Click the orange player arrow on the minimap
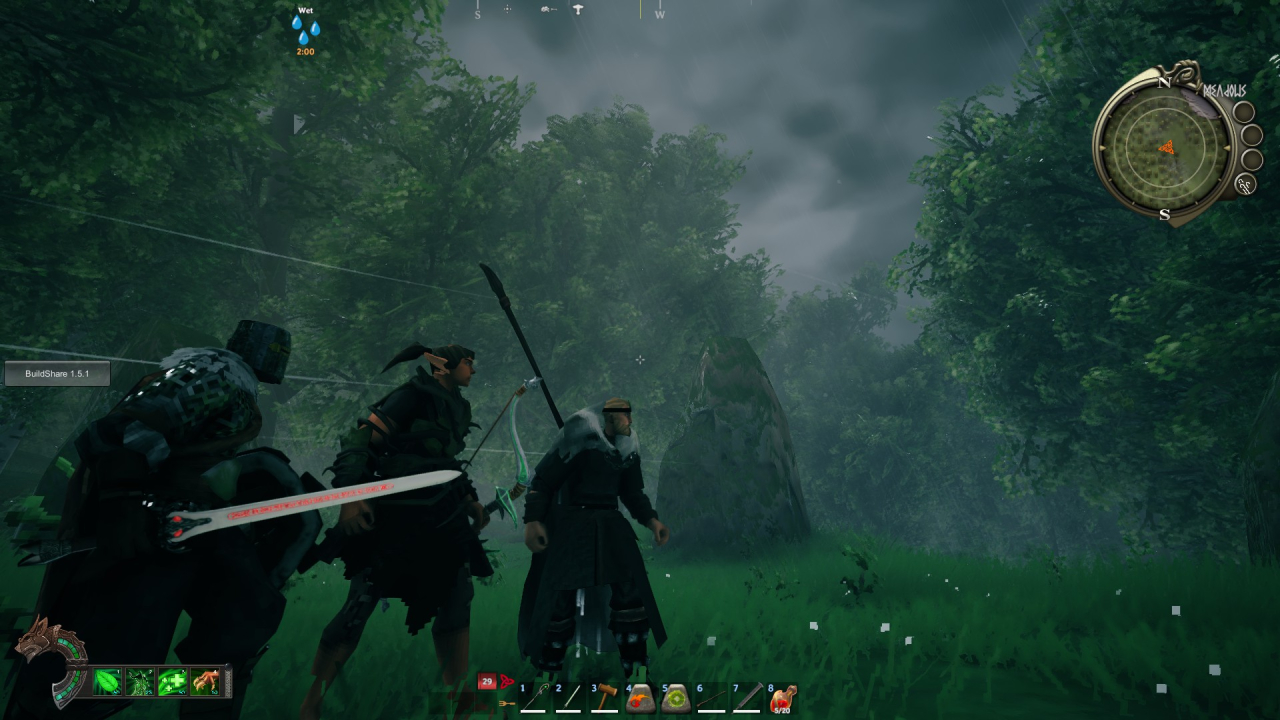Viewport: 1280px width, 720px height. (1167, 147)
